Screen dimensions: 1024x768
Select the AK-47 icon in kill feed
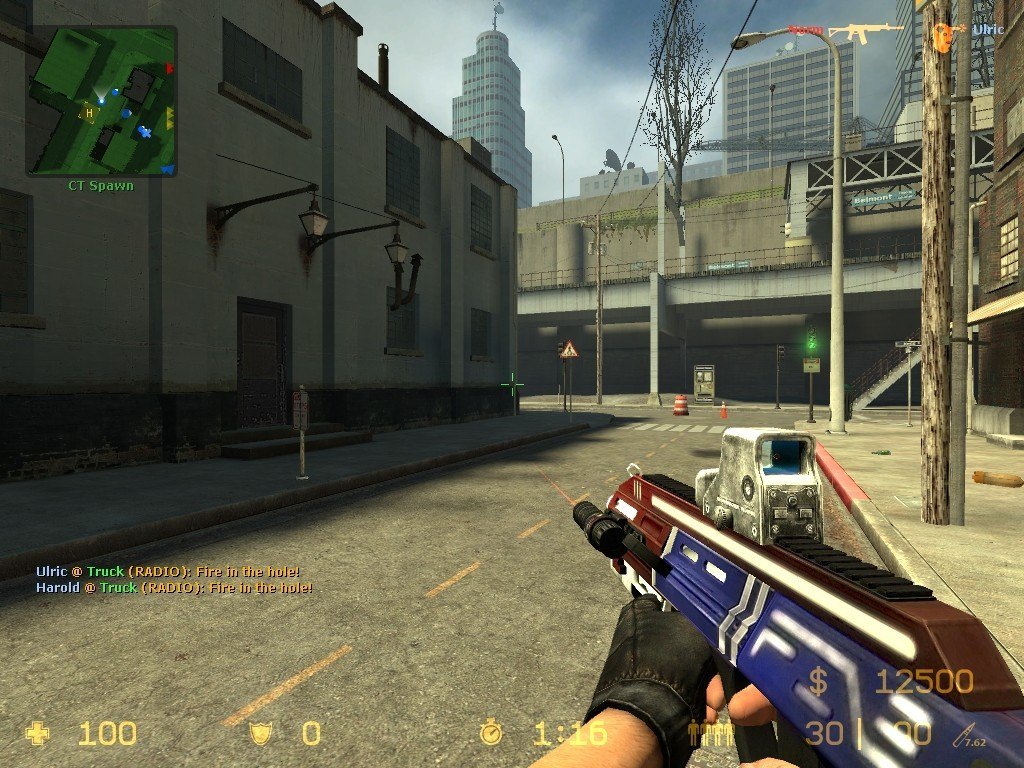point(866,32)
